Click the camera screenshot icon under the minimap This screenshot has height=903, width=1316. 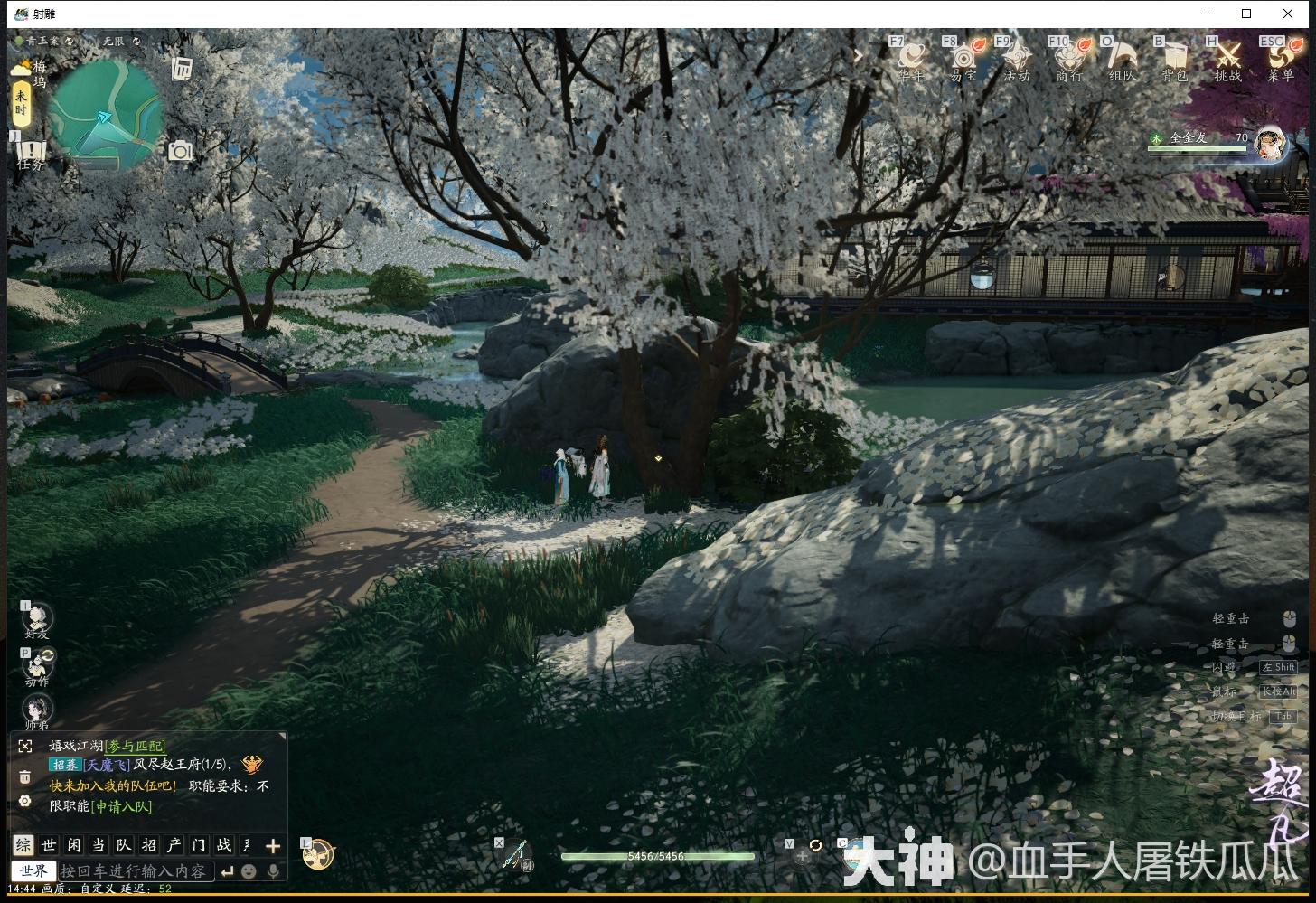180,151
